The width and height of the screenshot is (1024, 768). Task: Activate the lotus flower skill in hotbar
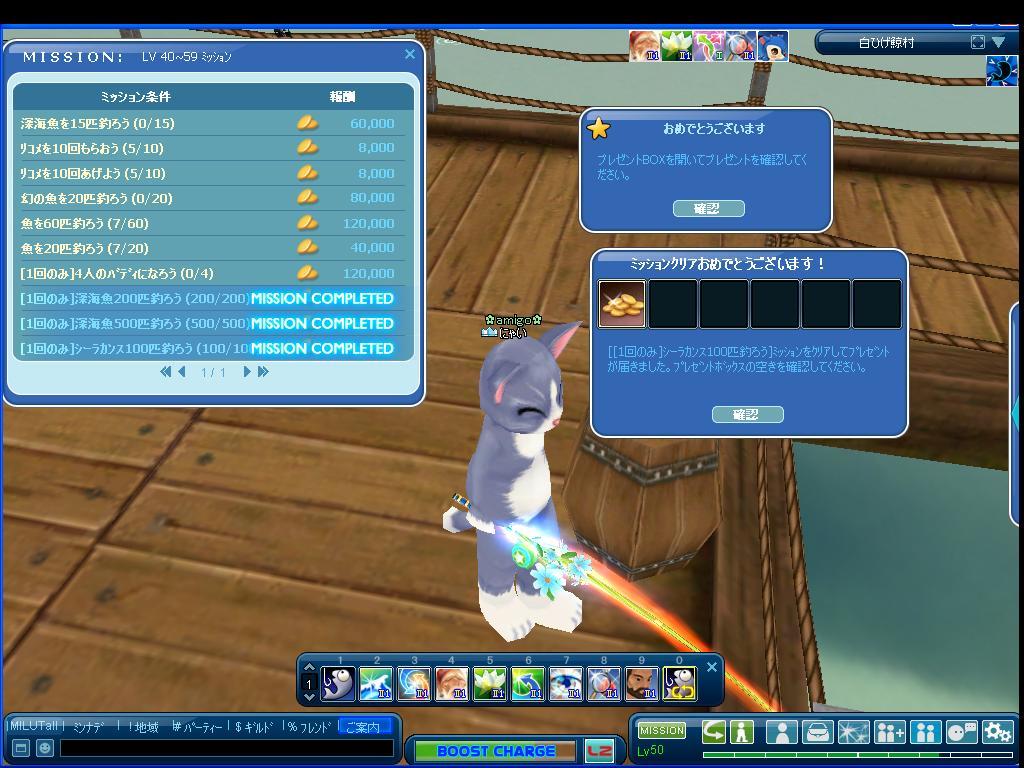coord(490,684)
